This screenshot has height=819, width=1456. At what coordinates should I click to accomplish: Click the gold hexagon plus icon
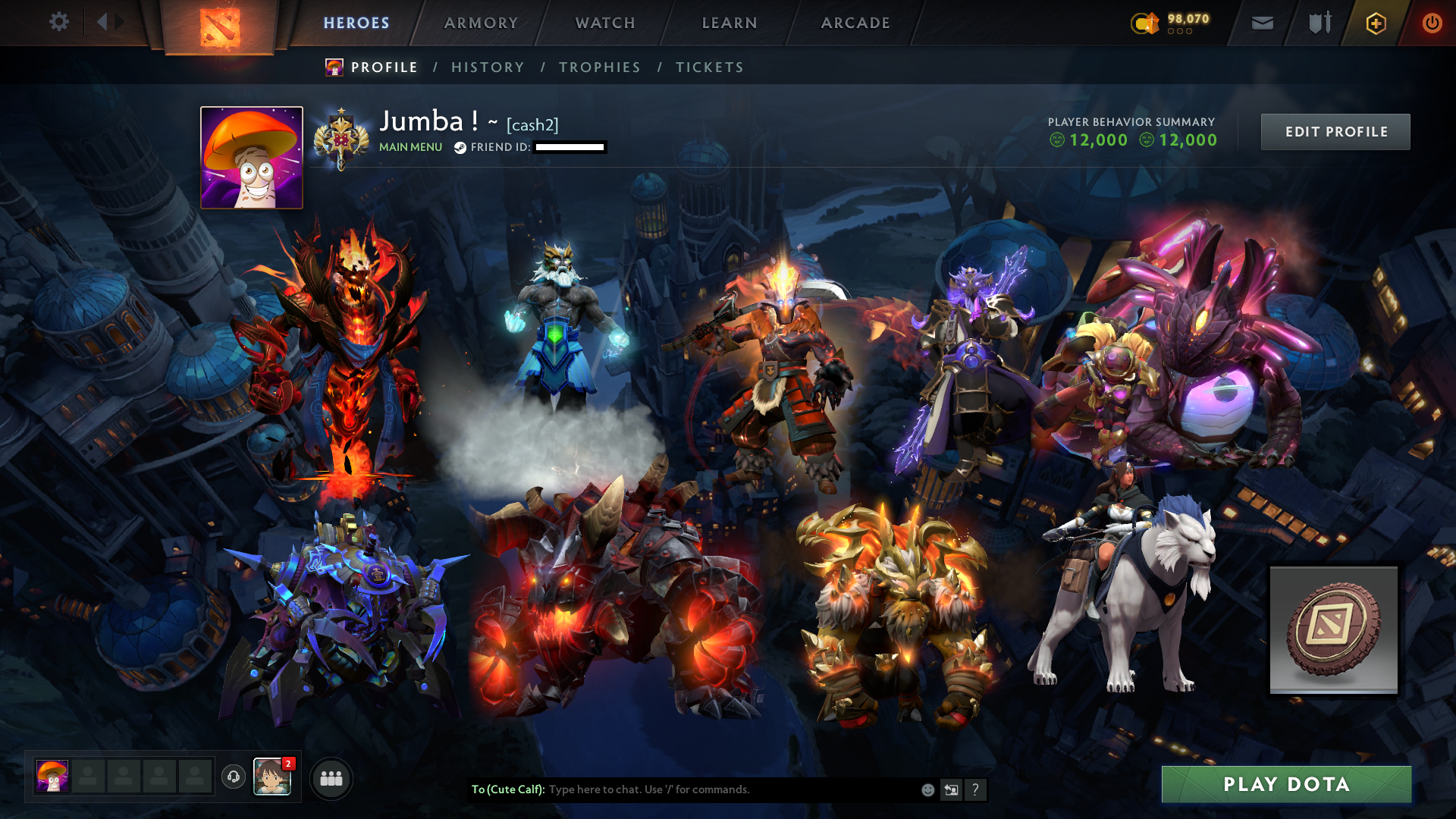(x=1376, y=23)
